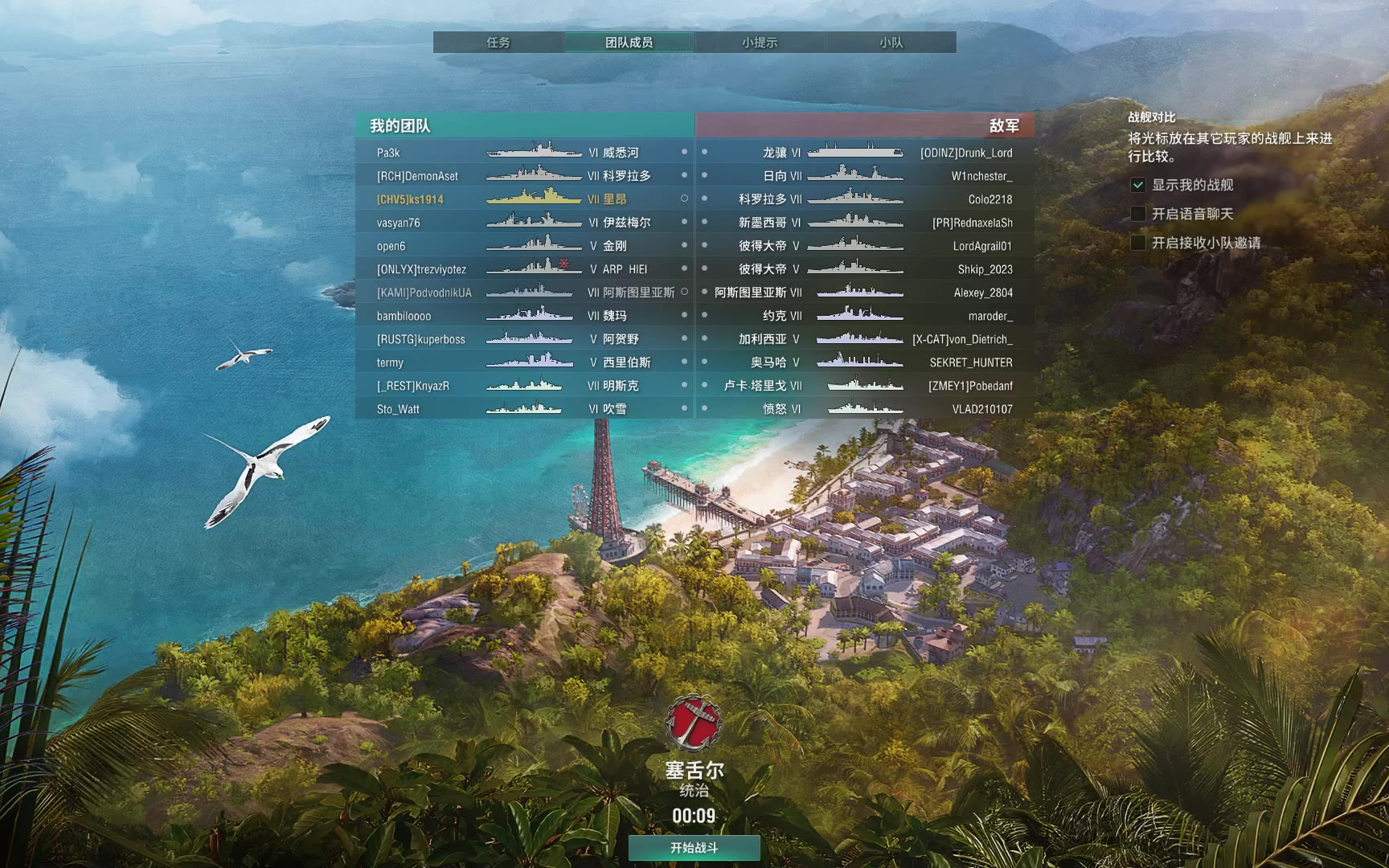Select [ONLYX]trezviyotez with ARP HIEI
Viewport: 1389px width, 868px height.
(524, 269)
